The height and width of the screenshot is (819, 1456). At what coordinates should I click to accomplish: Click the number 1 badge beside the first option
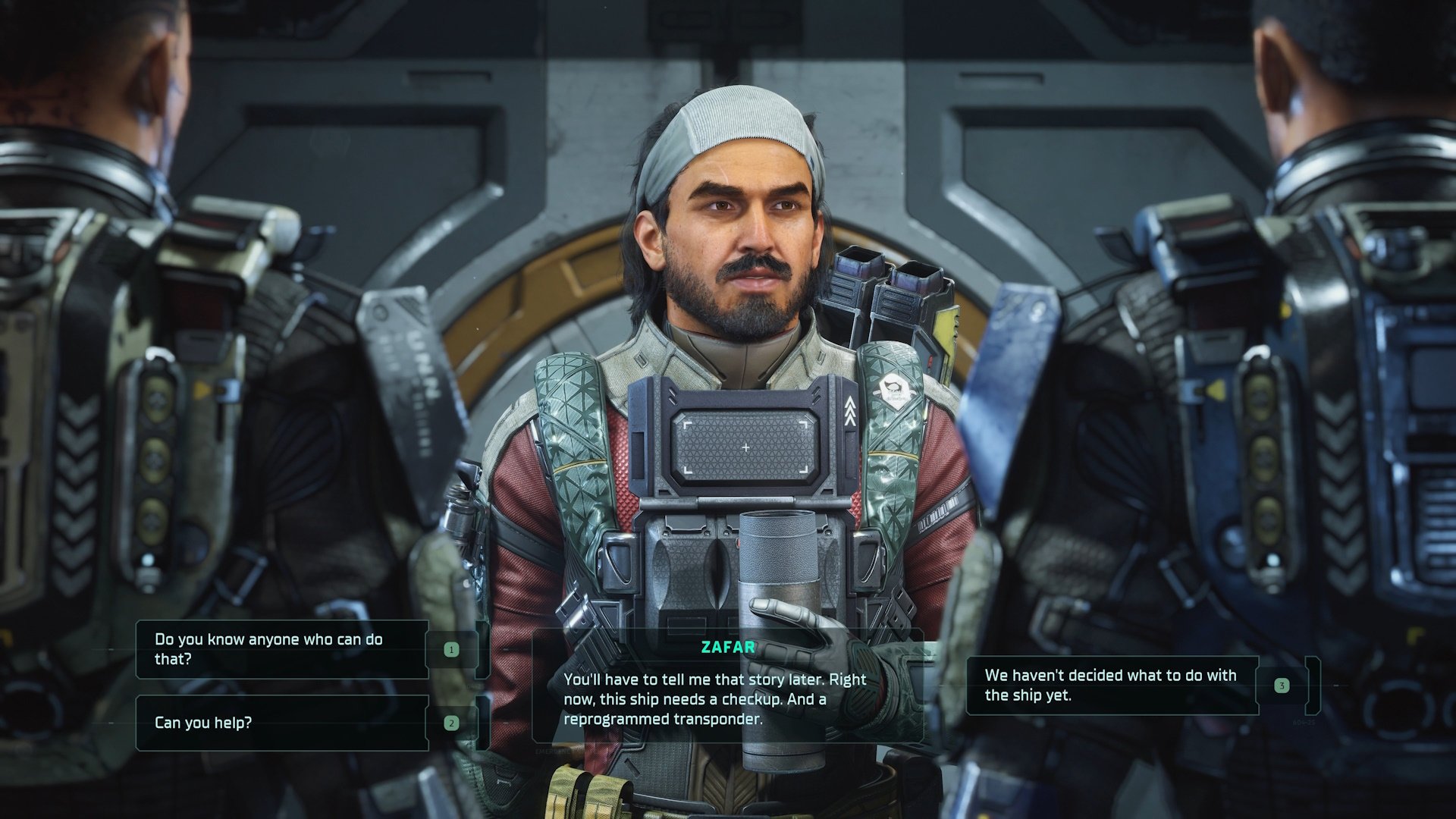coord(450,649)
